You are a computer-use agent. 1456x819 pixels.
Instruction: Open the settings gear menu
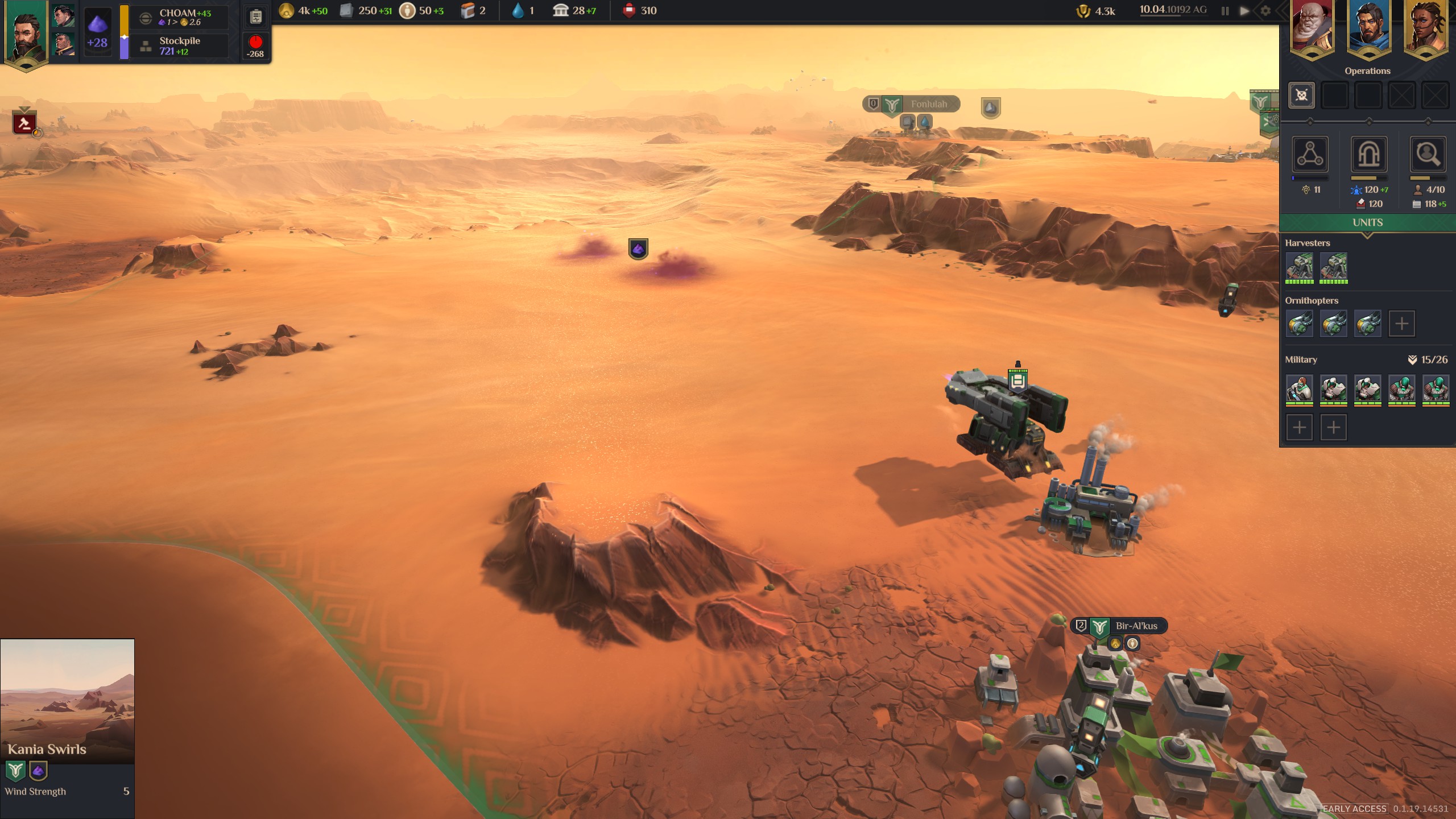pos(1265,11)
